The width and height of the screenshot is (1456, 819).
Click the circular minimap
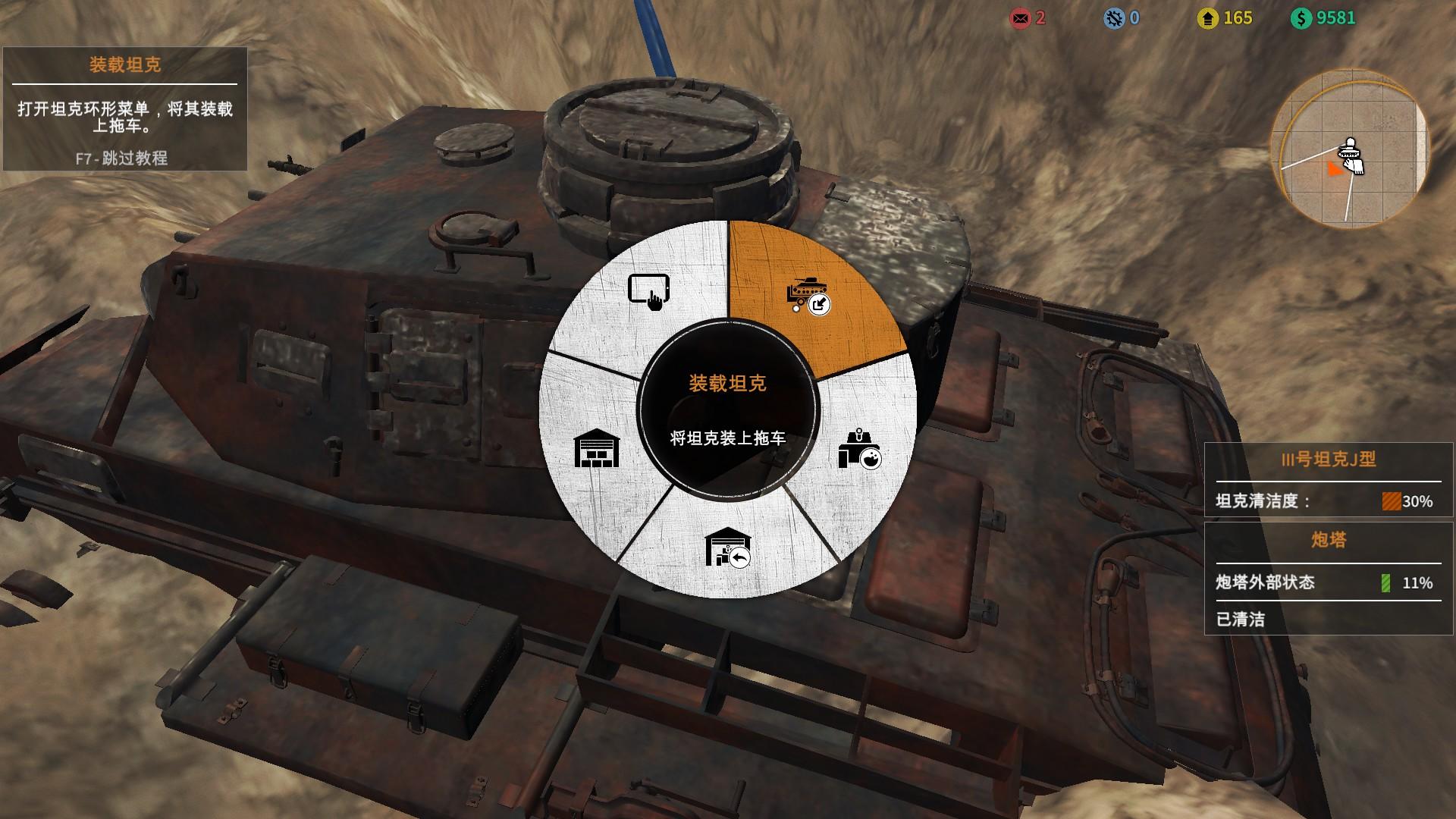pos(1348,149)
